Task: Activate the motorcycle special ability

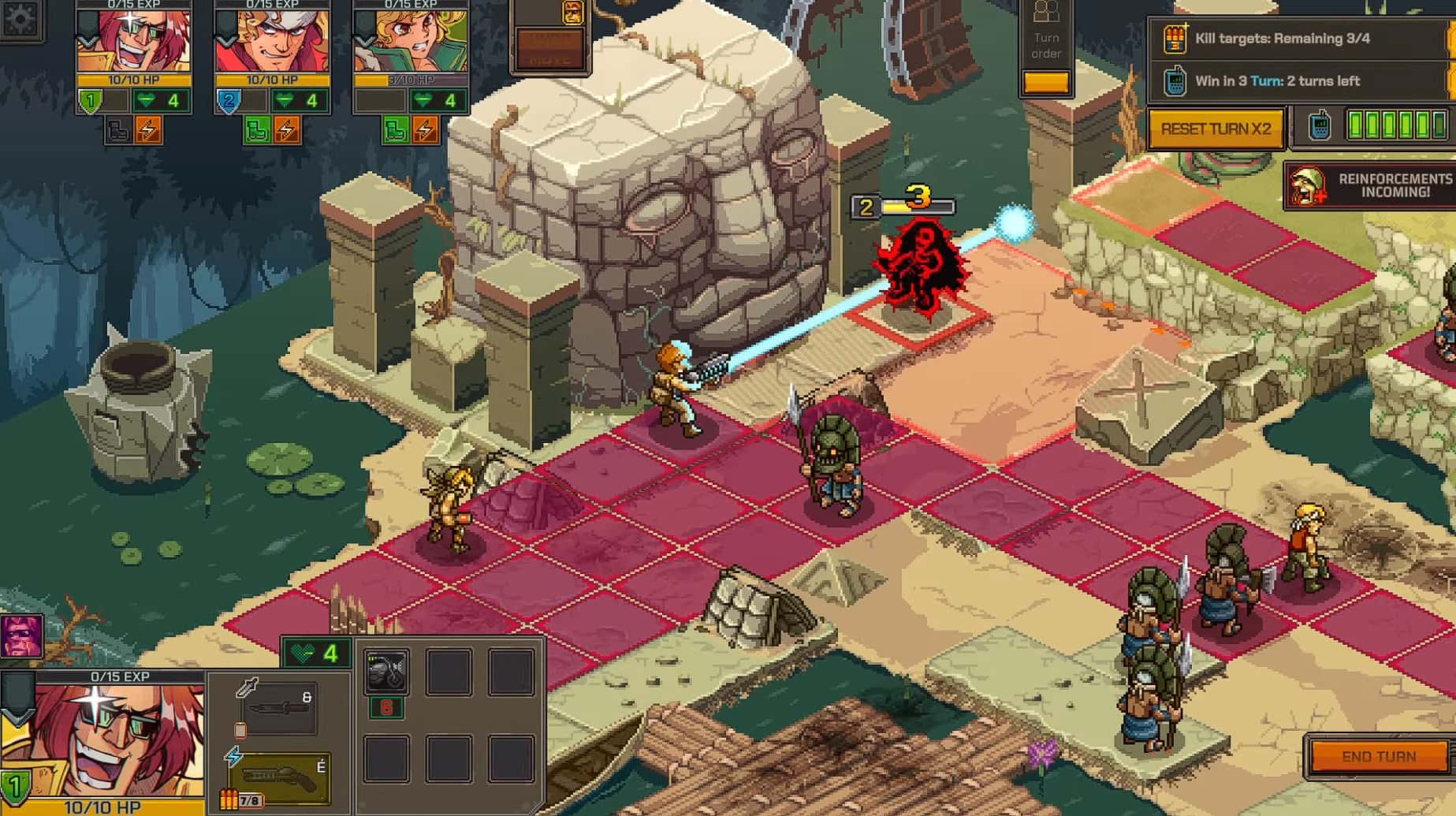Action: [x=386, y=673]
